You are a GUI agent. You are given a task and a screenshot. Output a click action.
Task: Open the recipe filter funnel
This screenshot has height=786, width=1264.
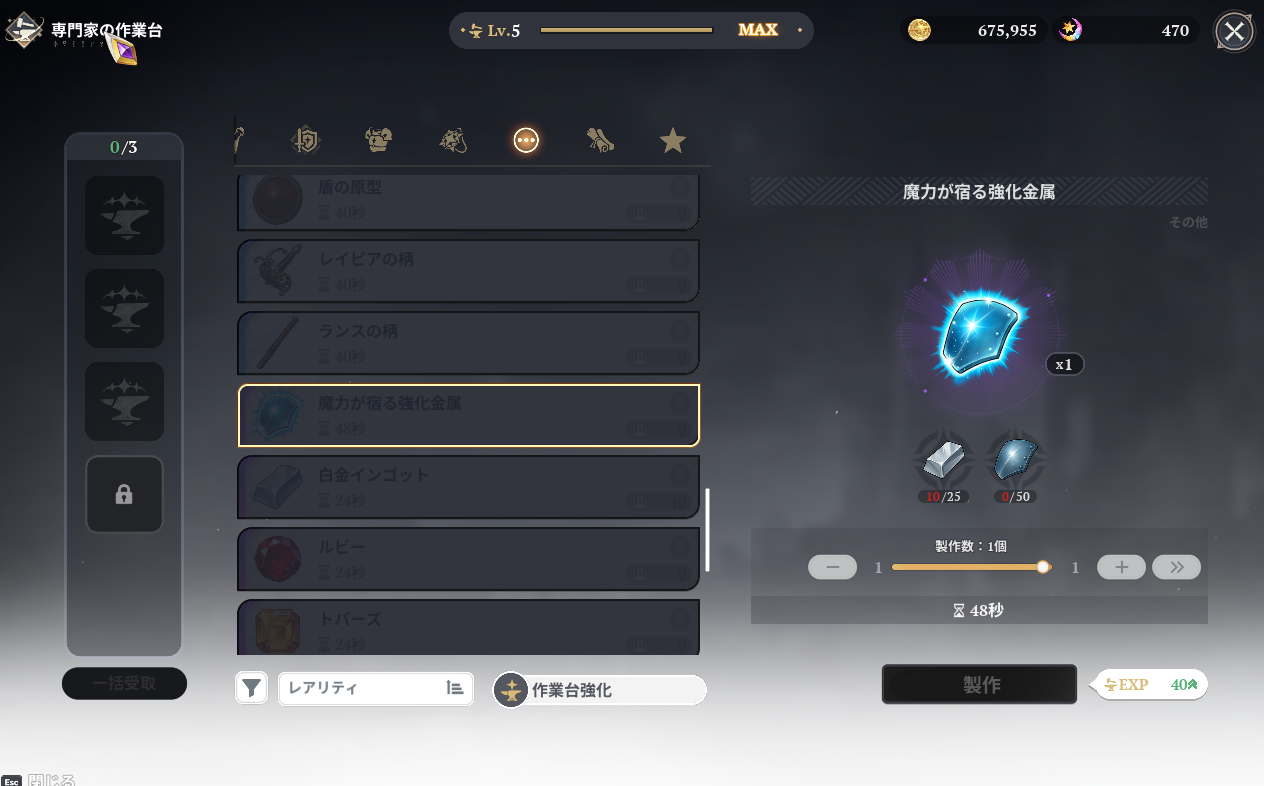(x=252, y=688)
